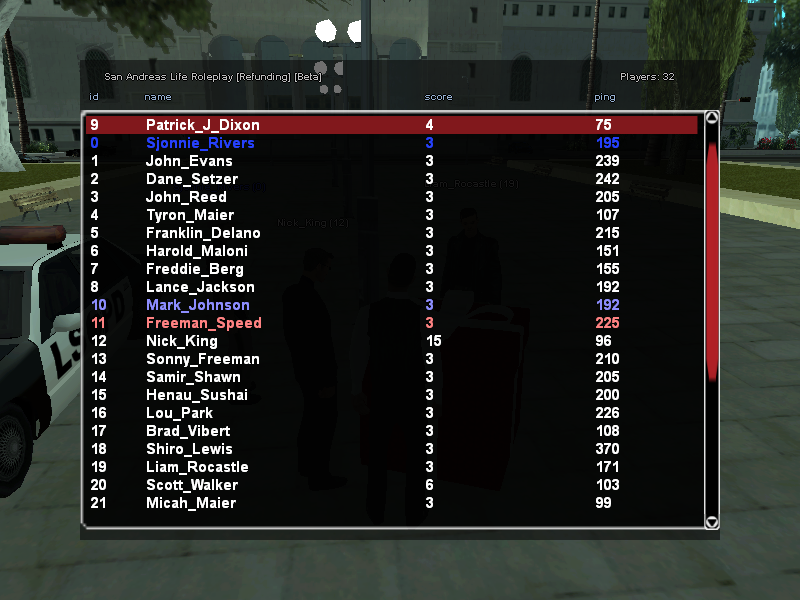Click on player Tyron_Maier
The height and width of the screenshot is (600, 800).
190,215
